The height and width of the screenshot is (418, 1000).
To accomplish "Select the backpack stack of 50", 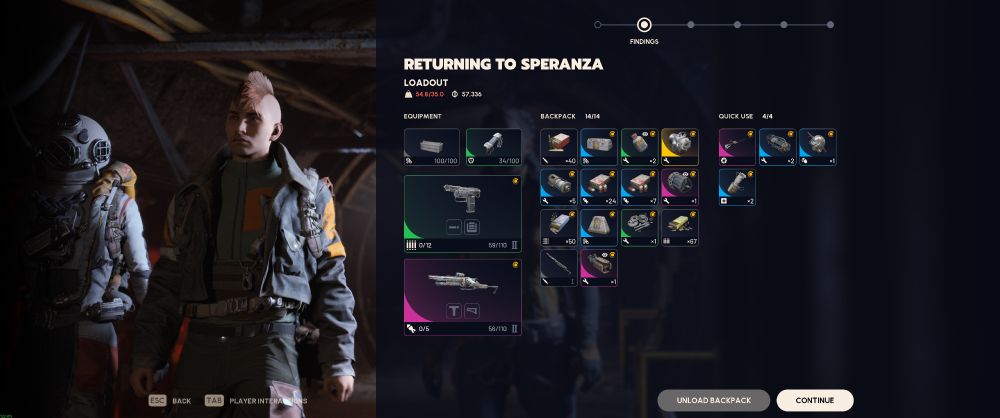I will [x=559, y=228].
